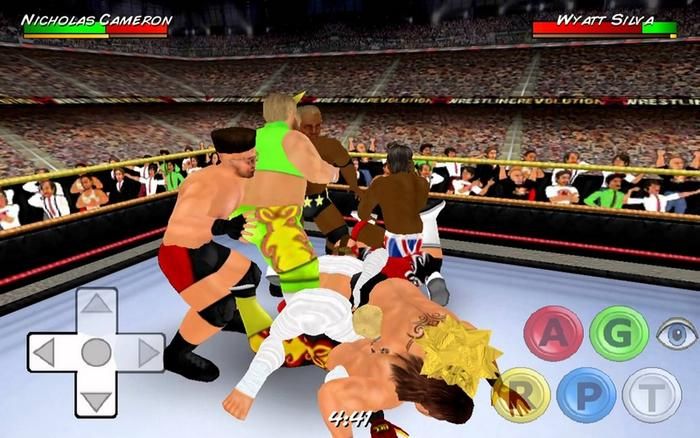Viewport: 700px width, 438px height.
Task: Tap the d-pad center circle
Action: (x=96, y=352)
